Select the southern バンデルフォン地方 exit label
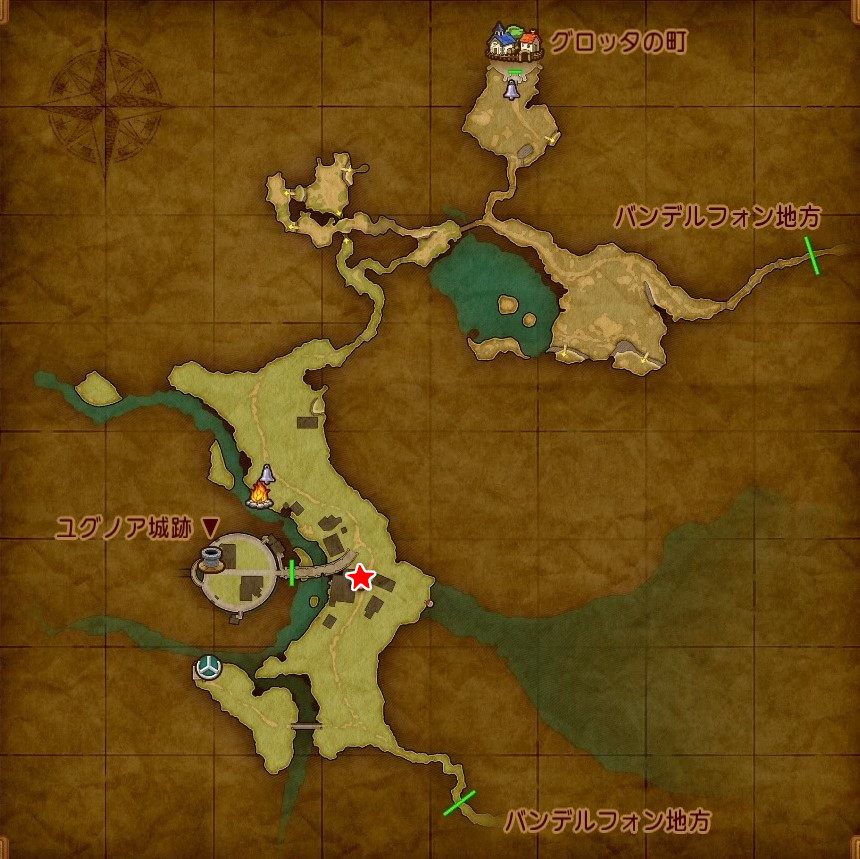 pos(607,822)
